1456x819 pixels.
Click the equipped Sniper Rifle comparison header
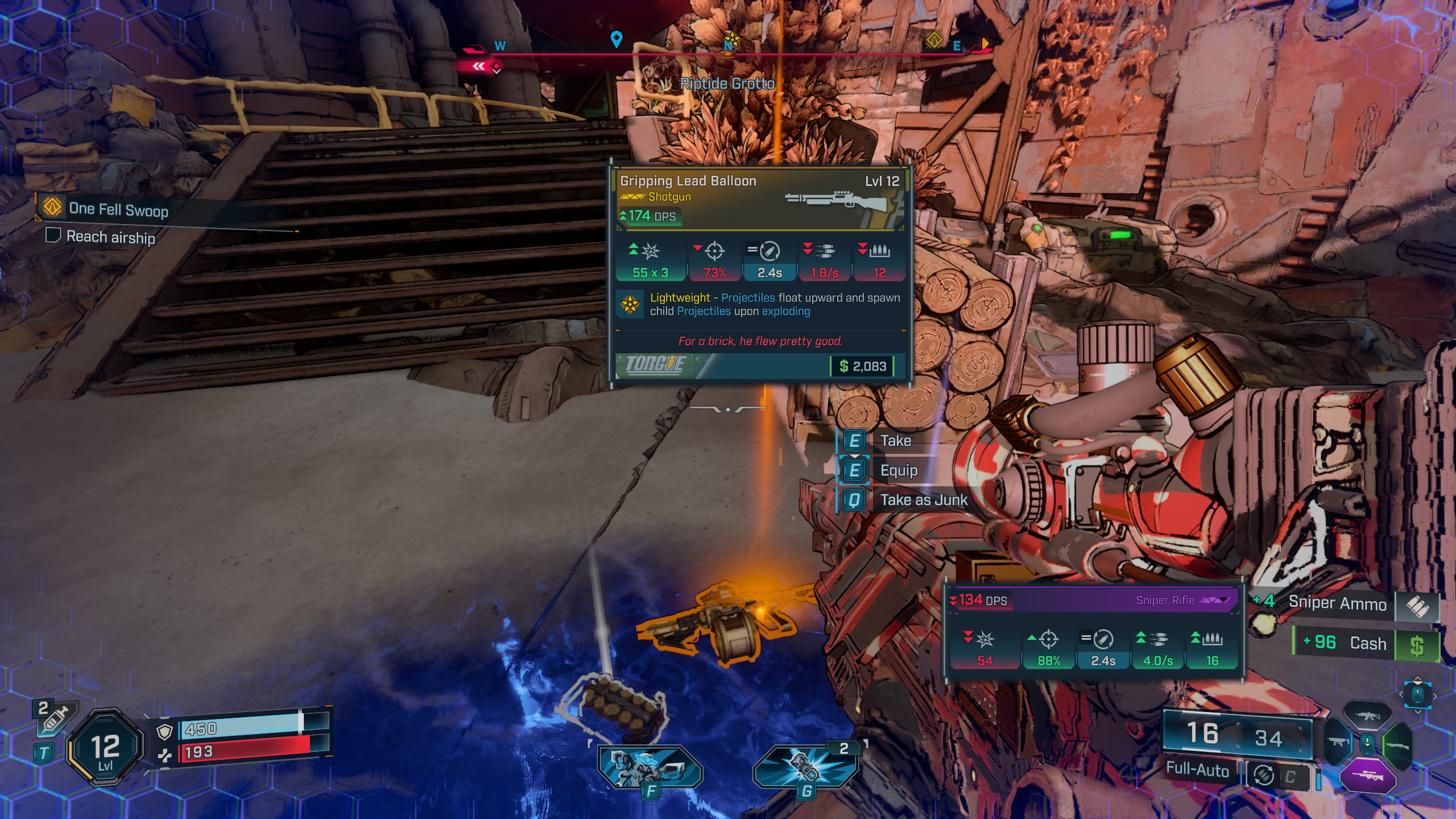coord(1092,601)
